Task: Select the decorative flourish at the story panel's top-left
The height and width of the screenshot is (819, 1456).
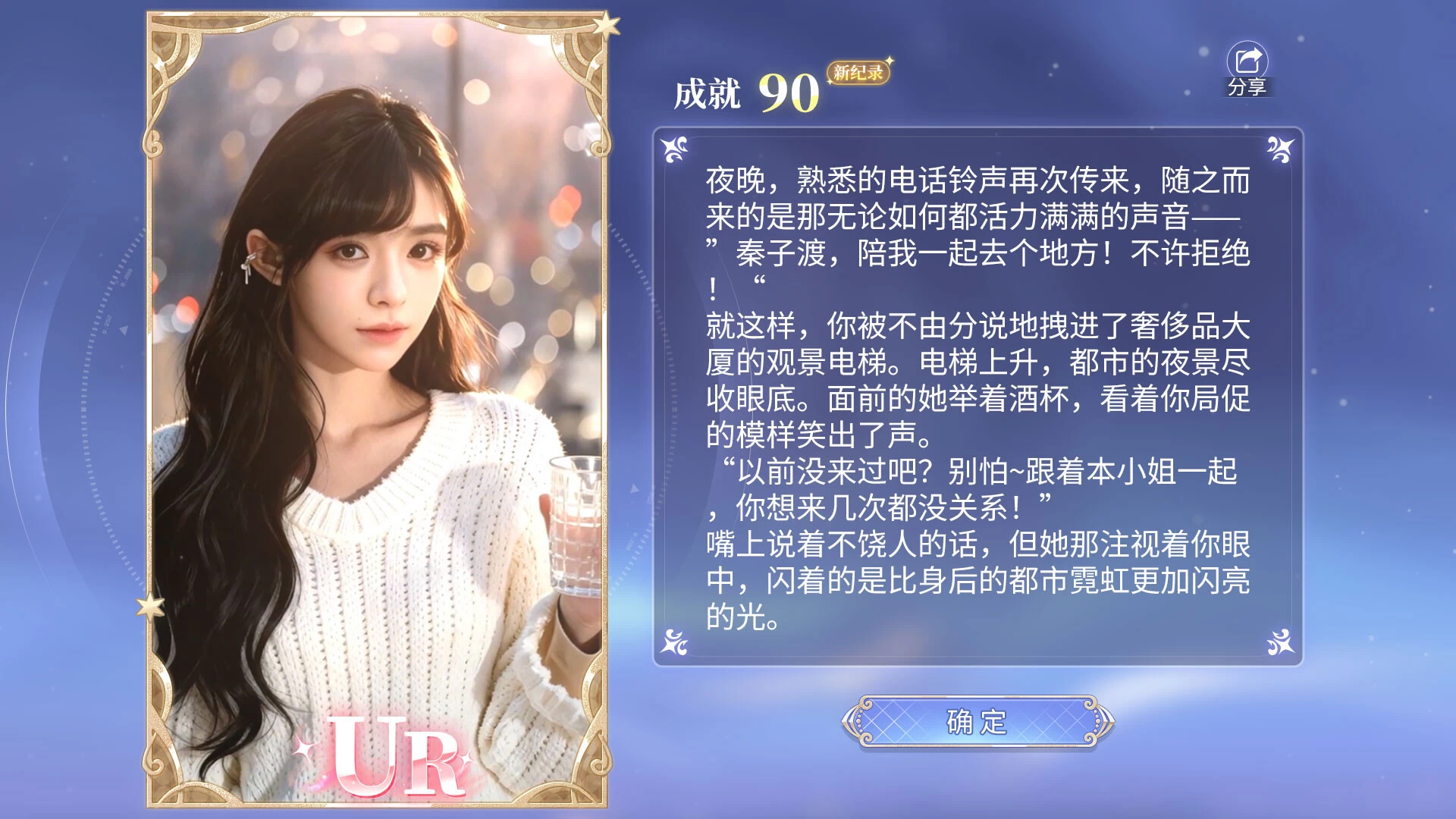Action: click(672, 149)
